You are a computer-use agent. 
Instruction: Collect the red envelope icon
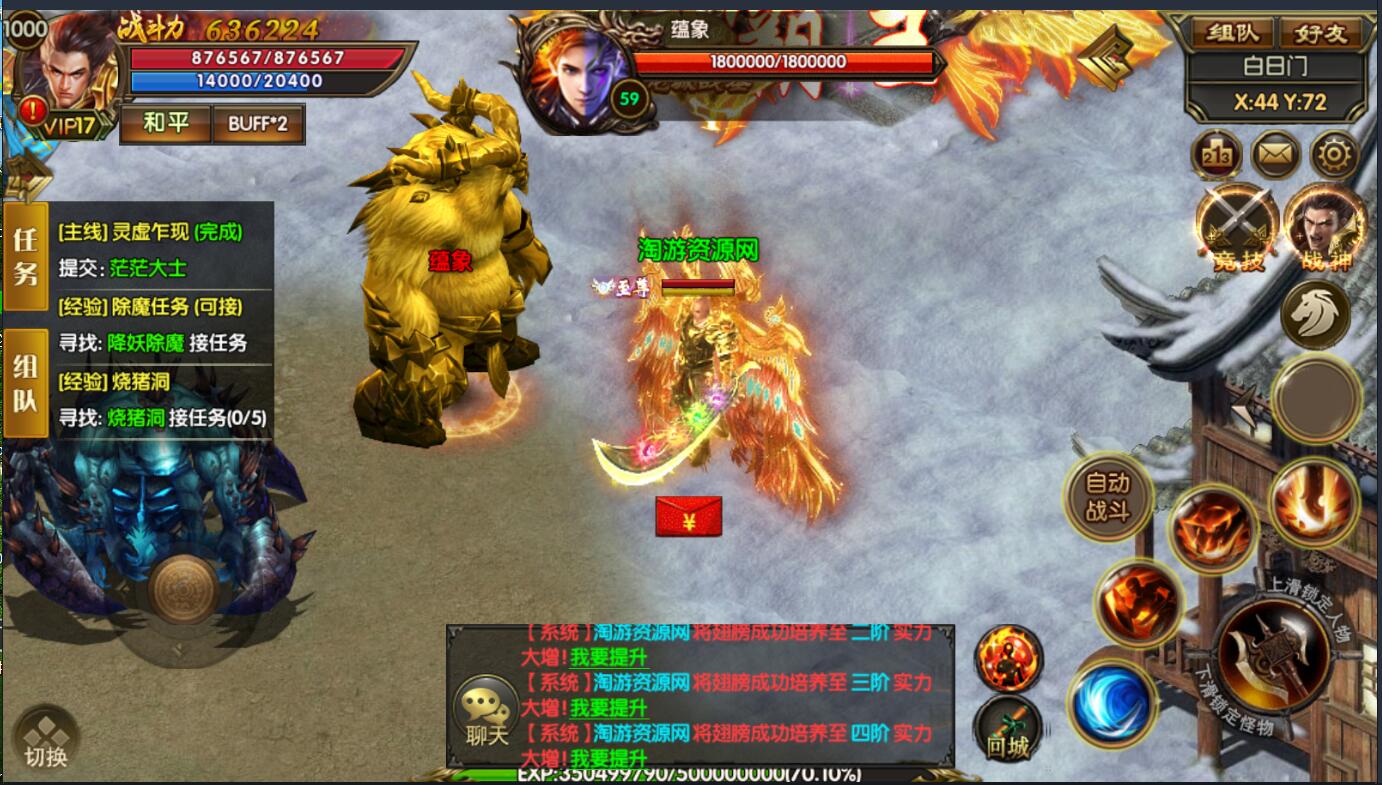[x=688, y=516]
